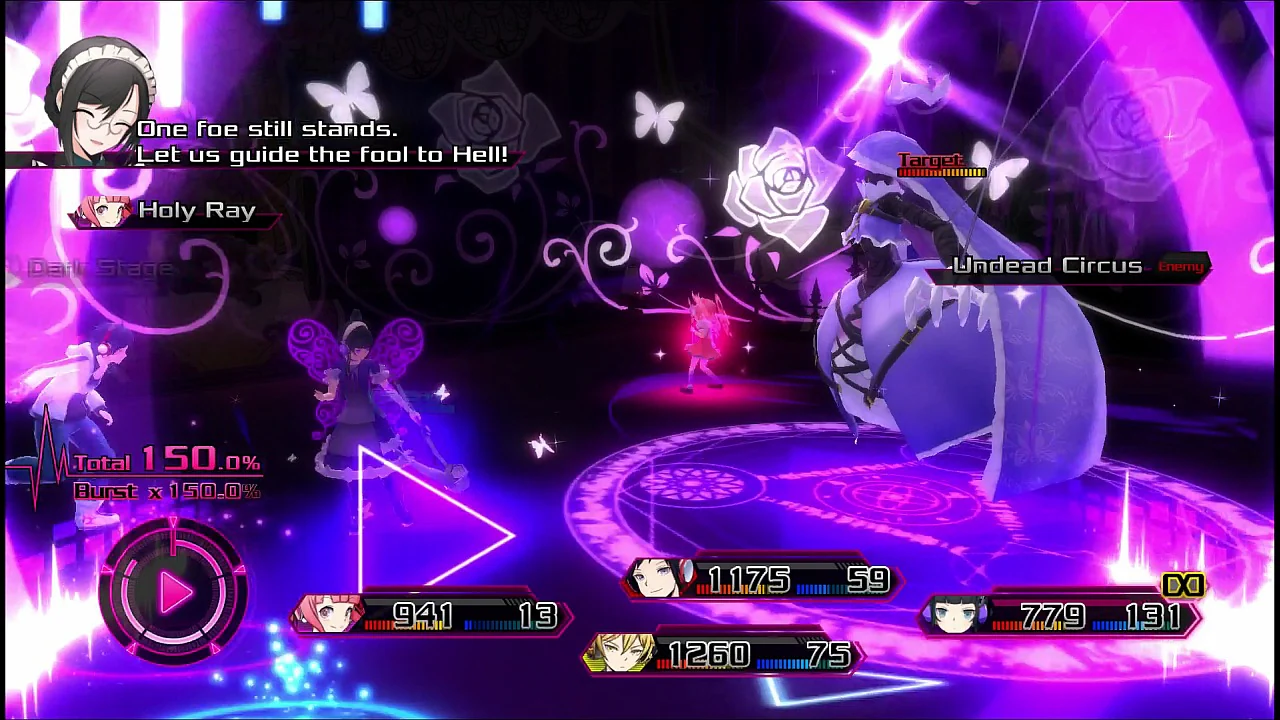Toggle the red Enemy tag beside Undead Circus
The width and height of the screenshot is (1280, 720).
click(1181, 266)
